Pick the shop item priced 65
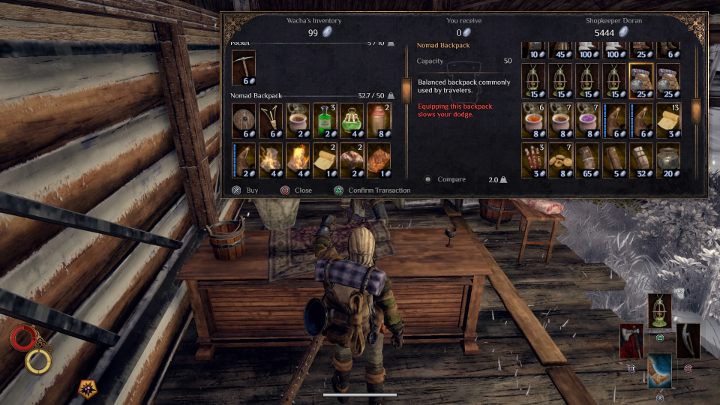 pos(587,156)
